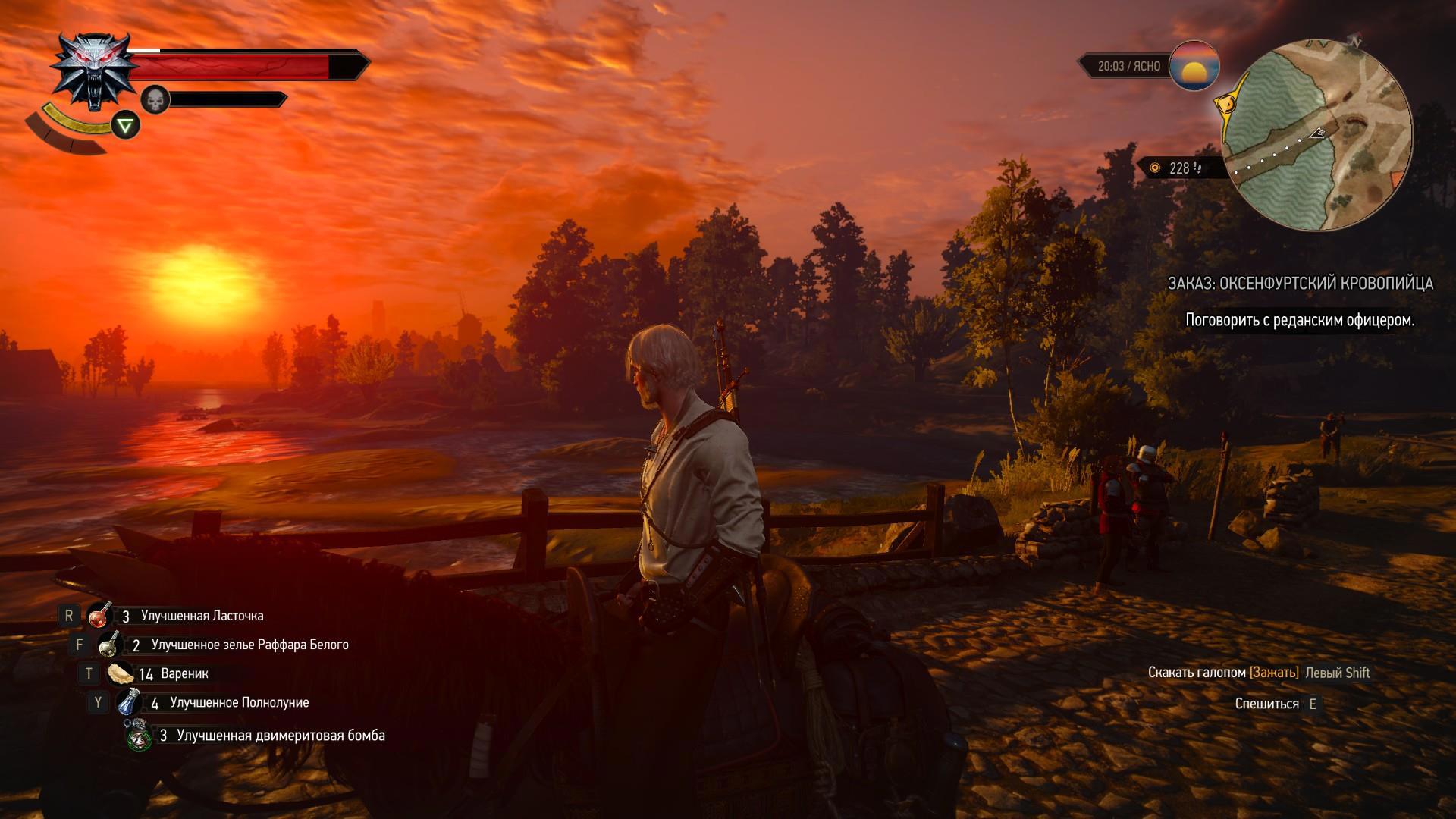Open the circular minimap
1456x819 pixels.
coord(1317,136)
